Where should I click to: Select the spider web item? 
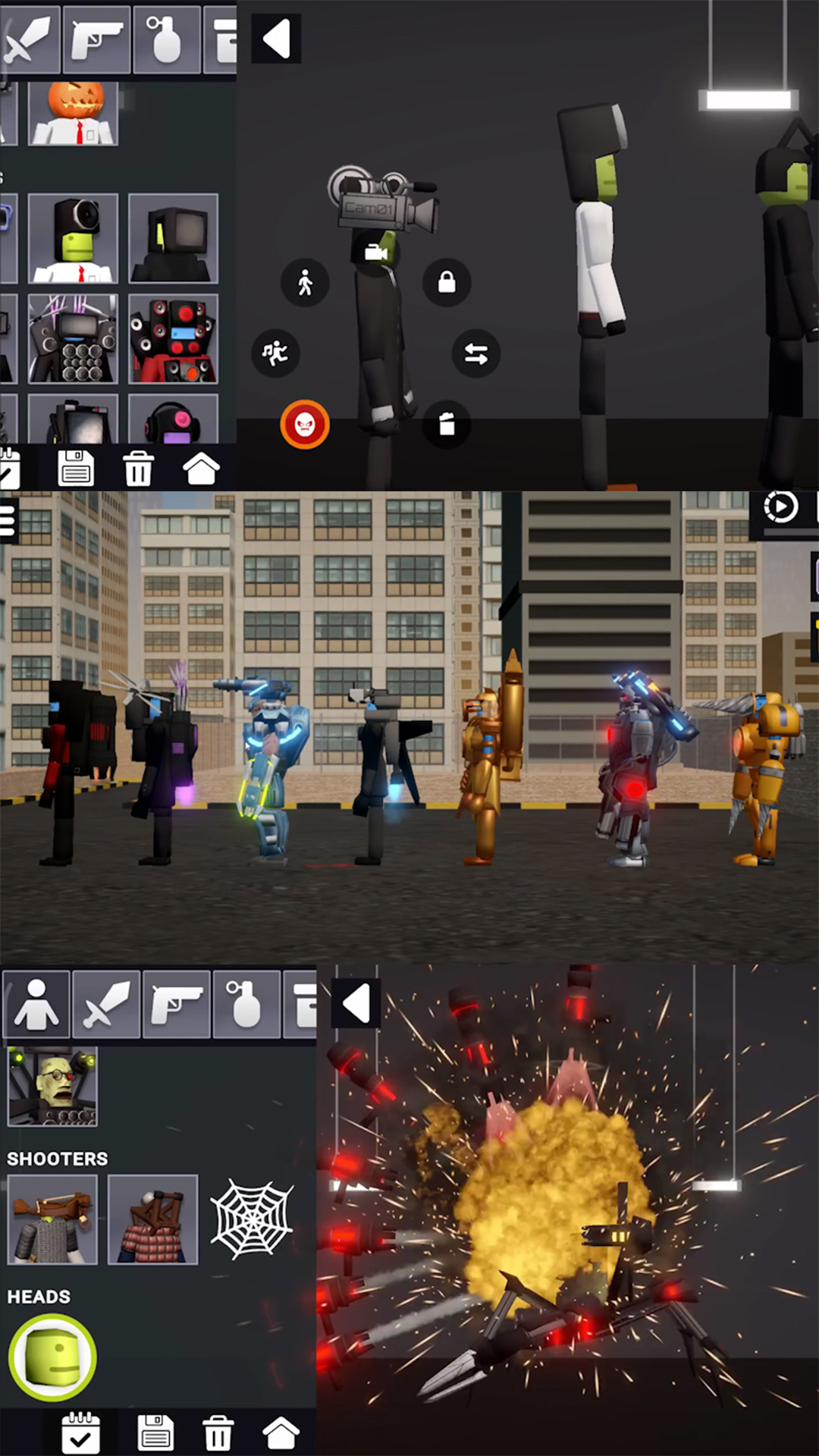click(x=252, y=1219)
